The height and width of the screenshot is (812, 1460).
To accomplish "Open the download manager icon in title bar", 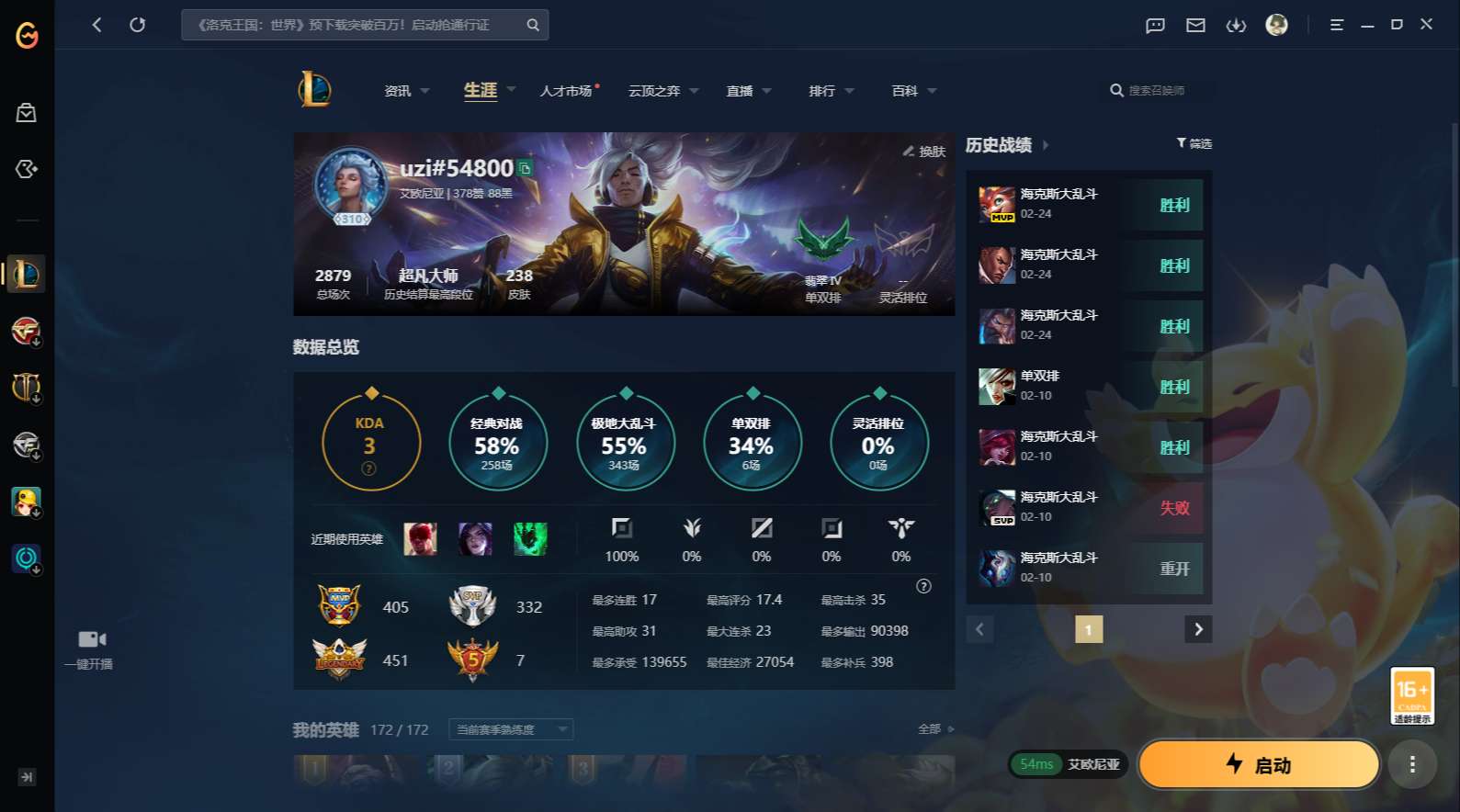I will [x=1236, y=25].
